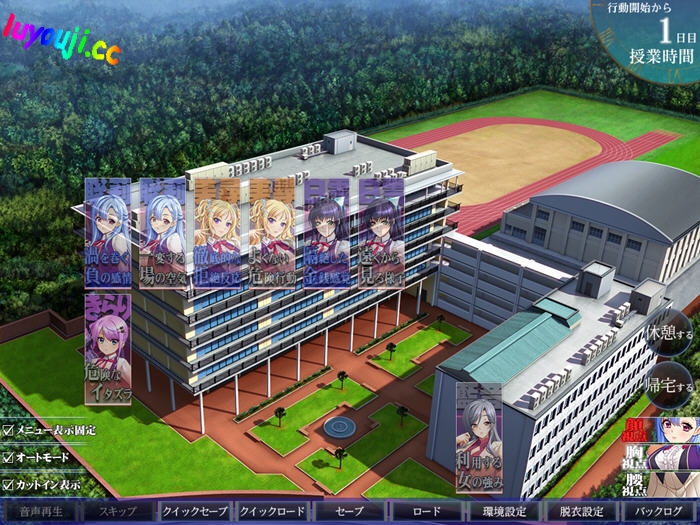Toggle the カットイン表示 checkbox
Viewport: 700px width, 525px height.
click(8, 485)
